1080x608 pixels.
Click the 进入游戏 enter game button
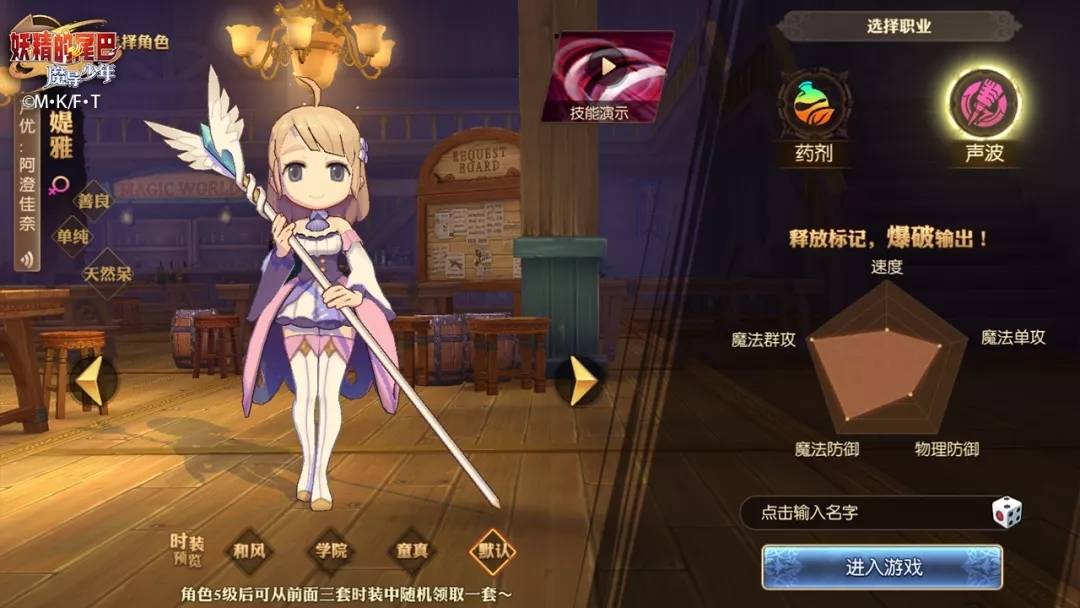click(882, 567)
